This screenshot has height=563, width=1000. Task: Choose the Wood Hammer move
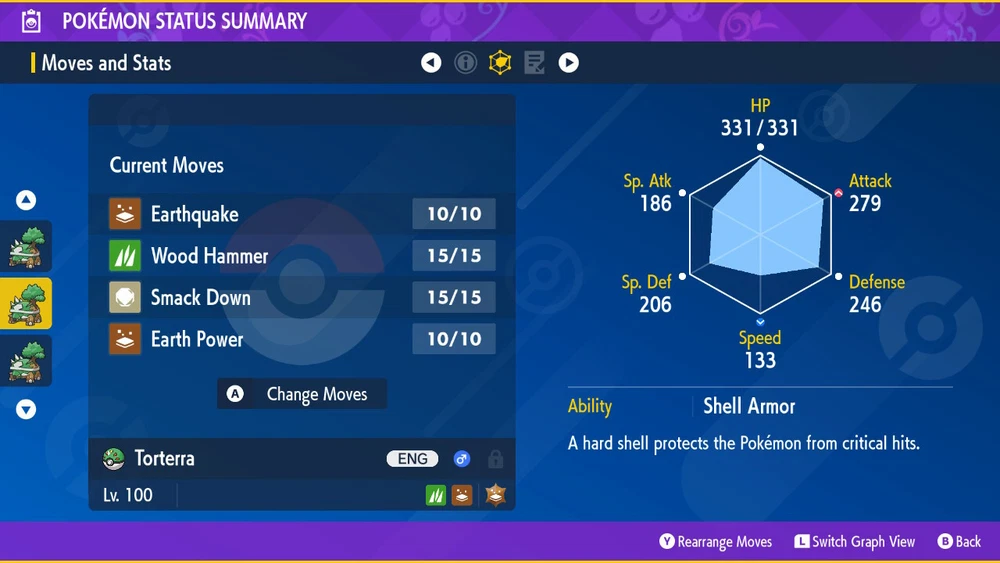coord(301,256)
